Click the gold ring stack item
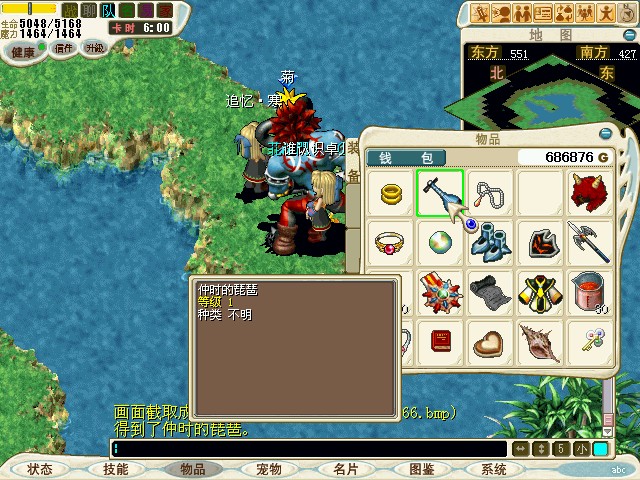This screenshot has height=480, width=640. point(390,194)
